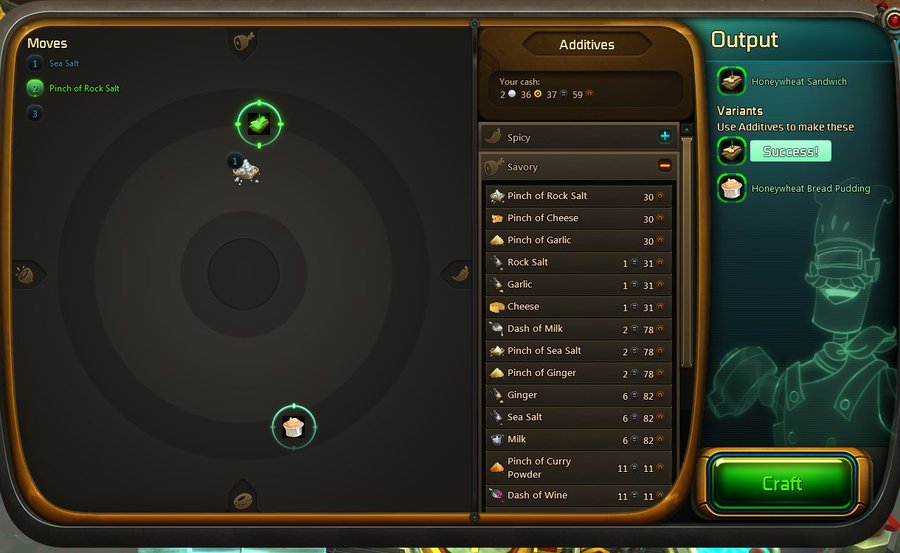The width and height of the screenshot is (900, 553).
Task: Expand the Spicy additives category
Action: point(664,136)
